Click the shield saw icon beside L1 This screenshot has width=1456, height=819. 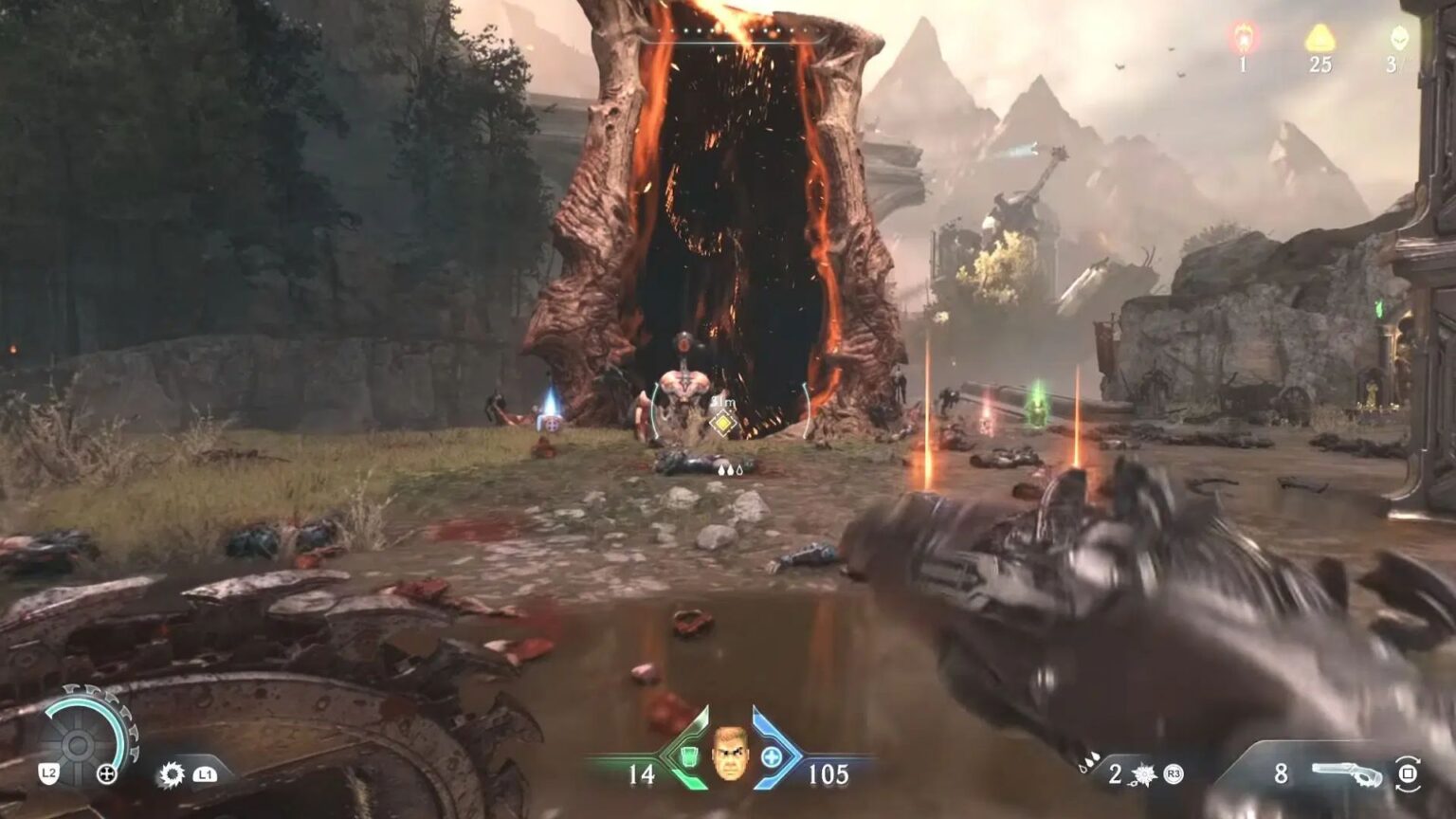[x=172, y=773]
